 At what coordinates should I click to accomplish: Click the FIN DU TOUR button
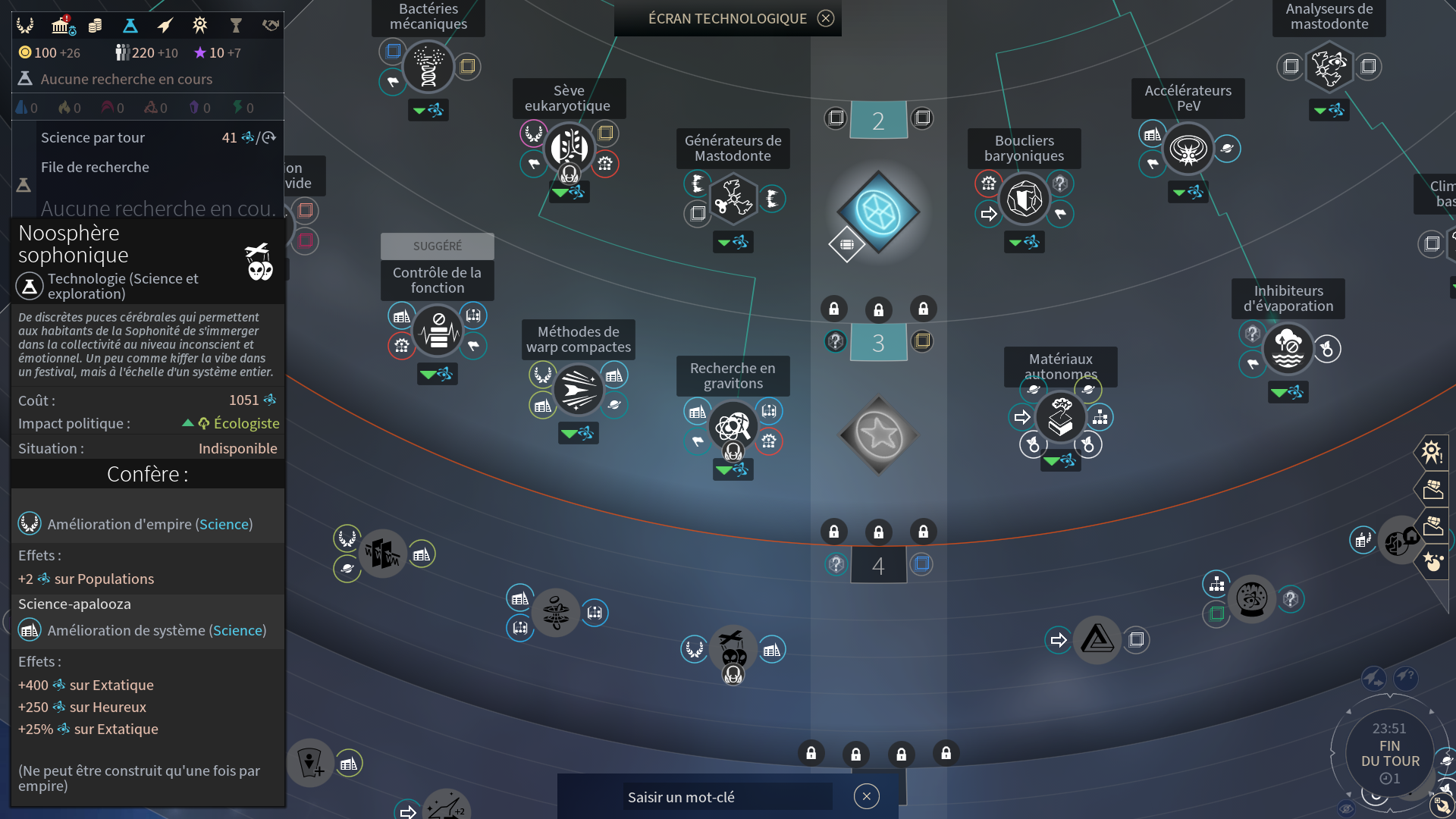pyautogui.click(x=1389, y=754)
